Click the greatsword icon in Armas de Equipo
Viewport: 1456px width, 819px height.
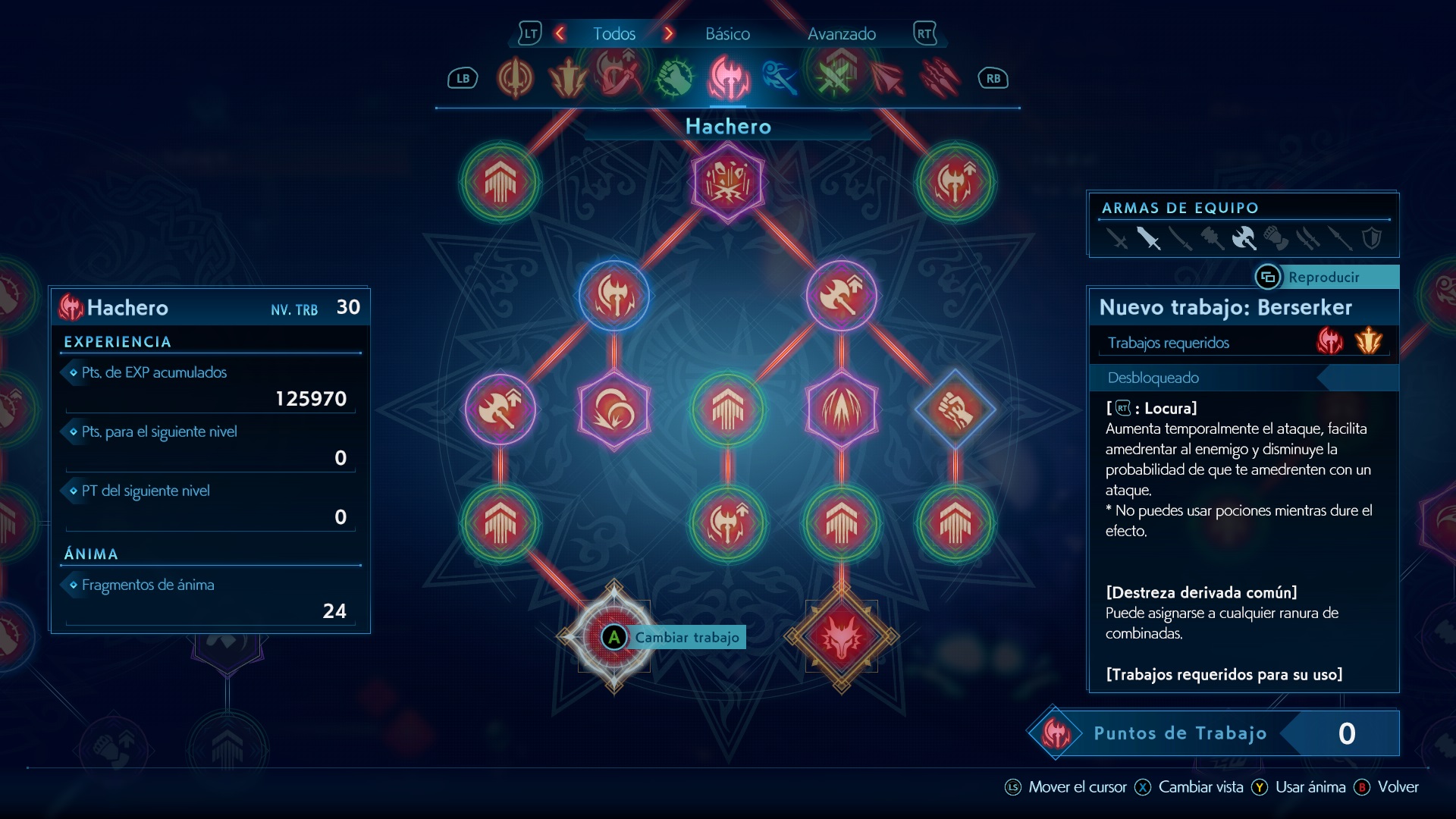[1148, 239]
